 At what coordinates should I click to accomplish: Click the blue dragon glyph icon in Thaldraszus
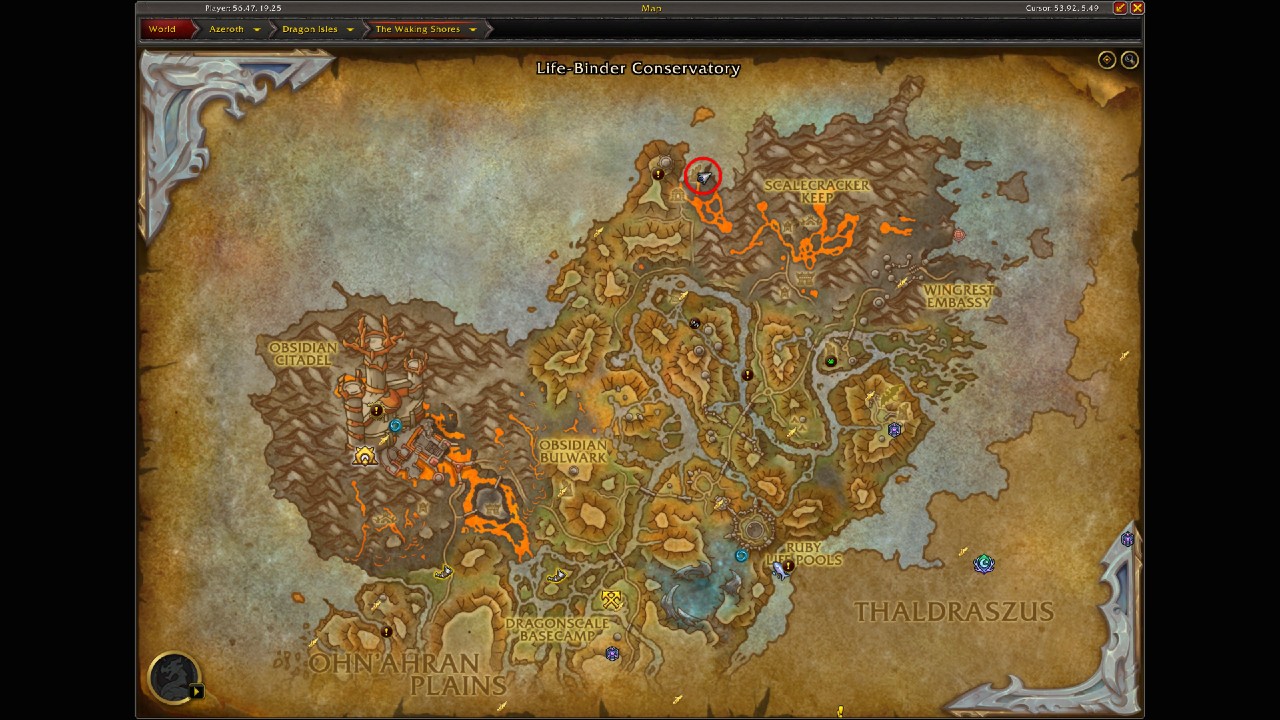(x=983, y=563)
